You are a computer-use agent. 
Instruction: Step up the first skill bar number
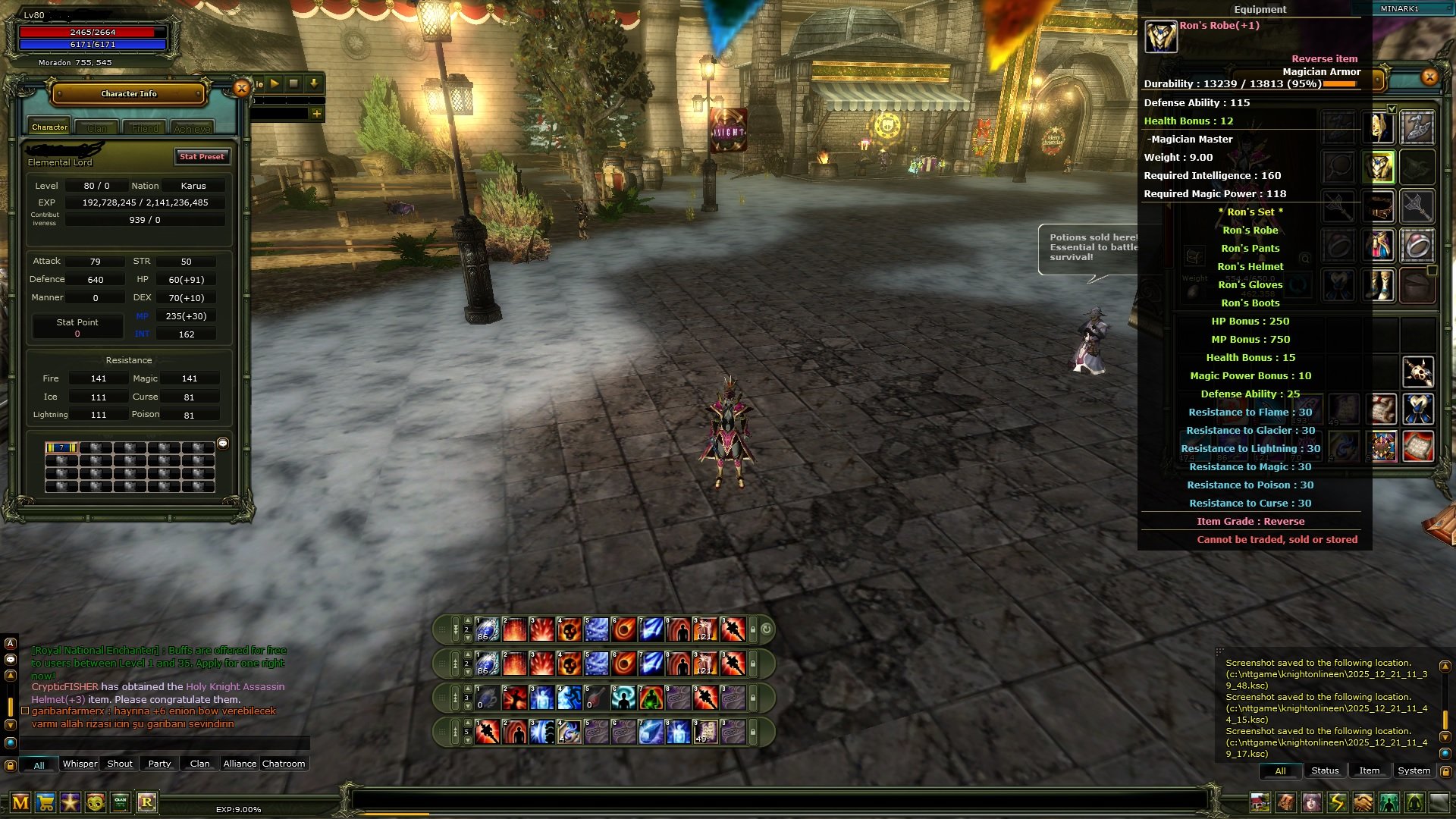pyautogui.click(x=467, y=620)
